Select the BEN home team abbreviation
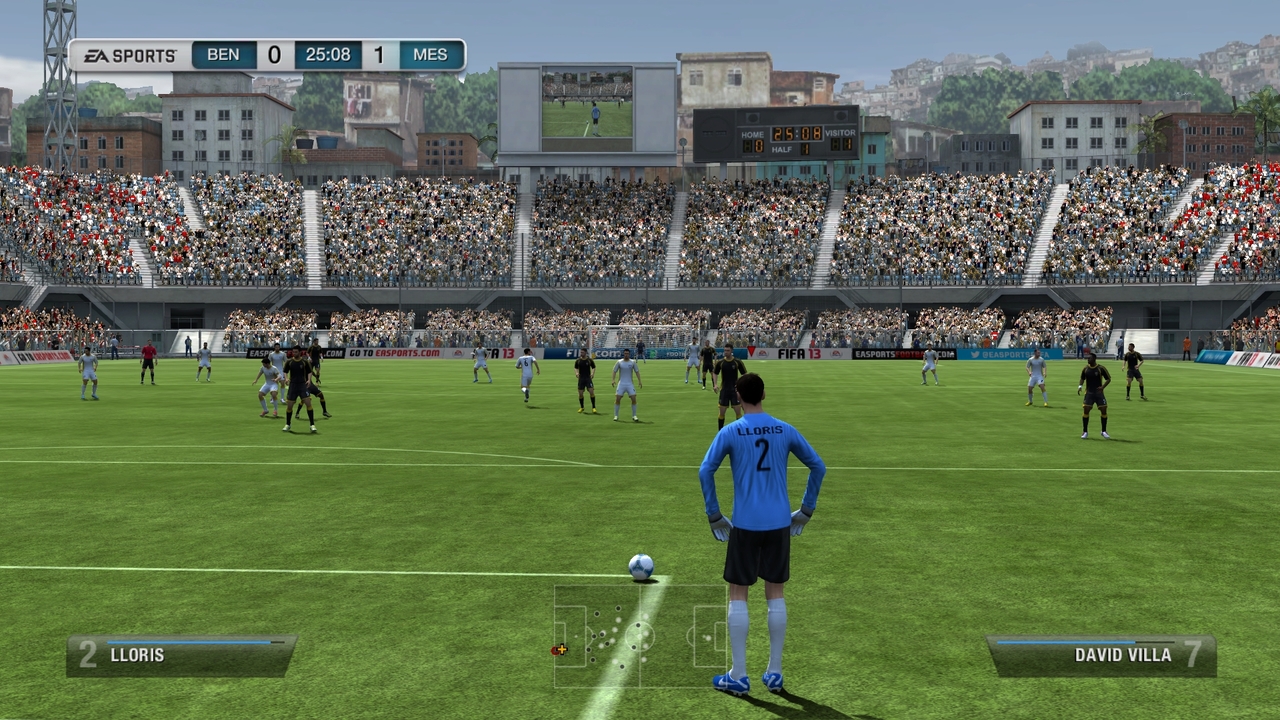 [223, 55]
